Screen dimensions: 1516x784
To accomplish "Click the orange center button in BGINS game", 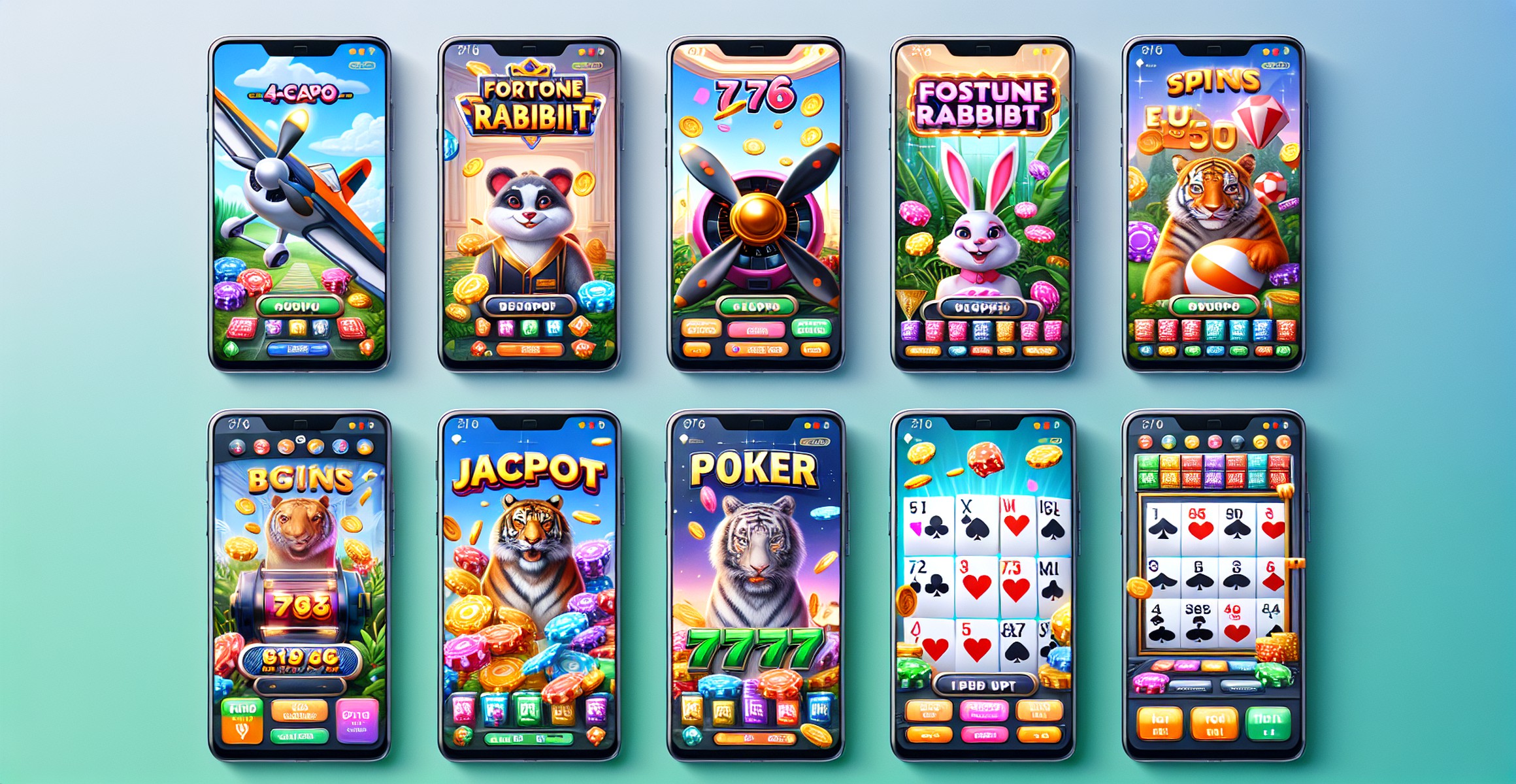I will tap(299, 710).
